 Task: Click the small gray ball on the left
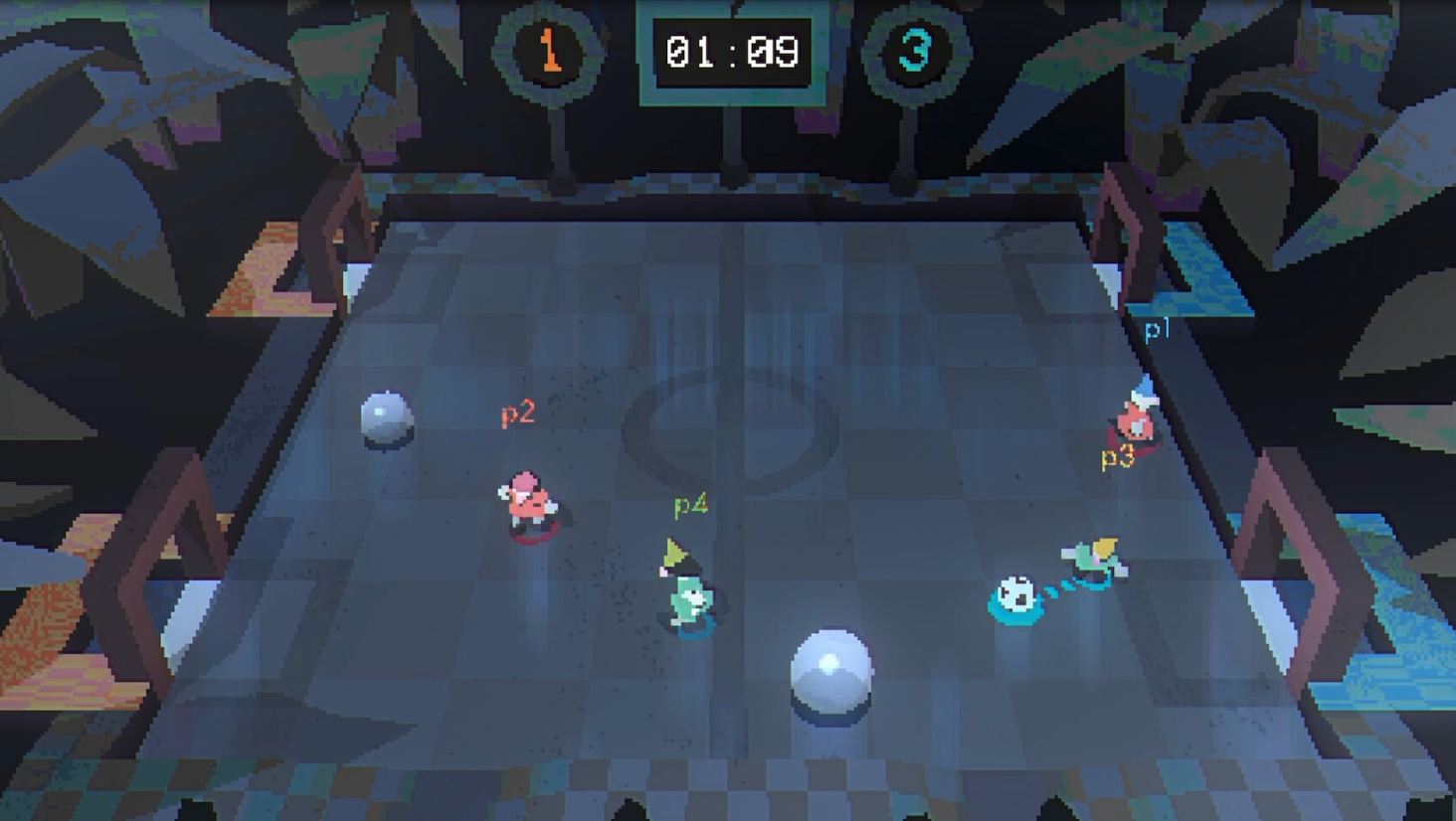386,417
